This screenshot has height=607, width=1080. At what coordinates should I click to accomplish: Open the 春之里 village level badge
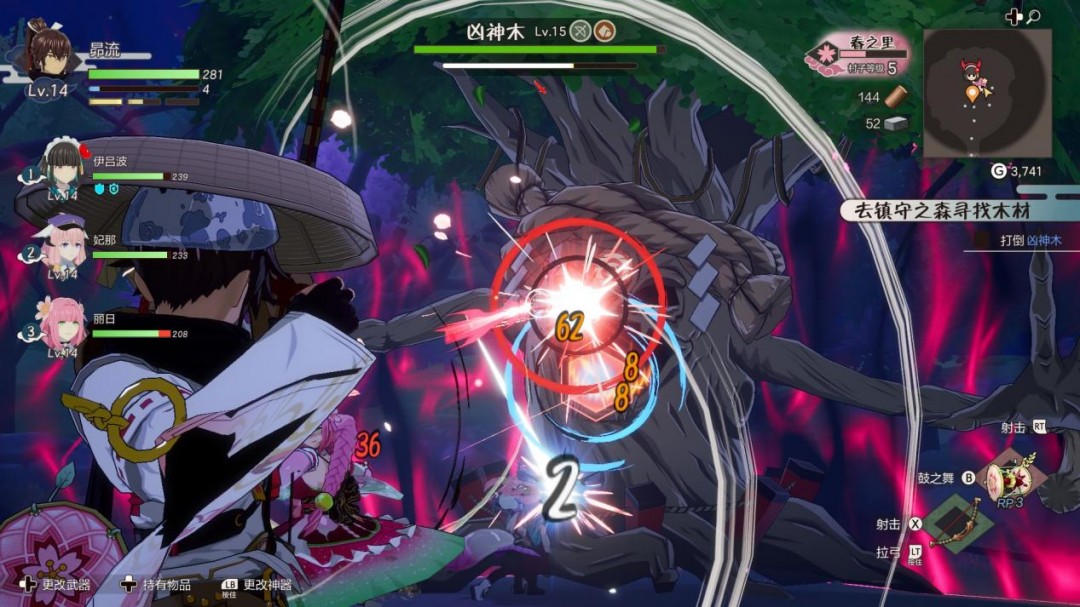(x=857, y=54)
